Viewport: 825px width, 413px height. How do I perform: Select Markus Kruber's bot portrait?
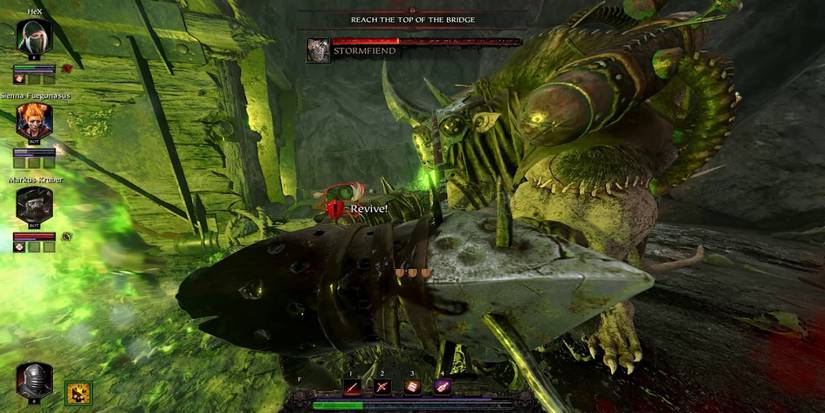click(33, 207)
